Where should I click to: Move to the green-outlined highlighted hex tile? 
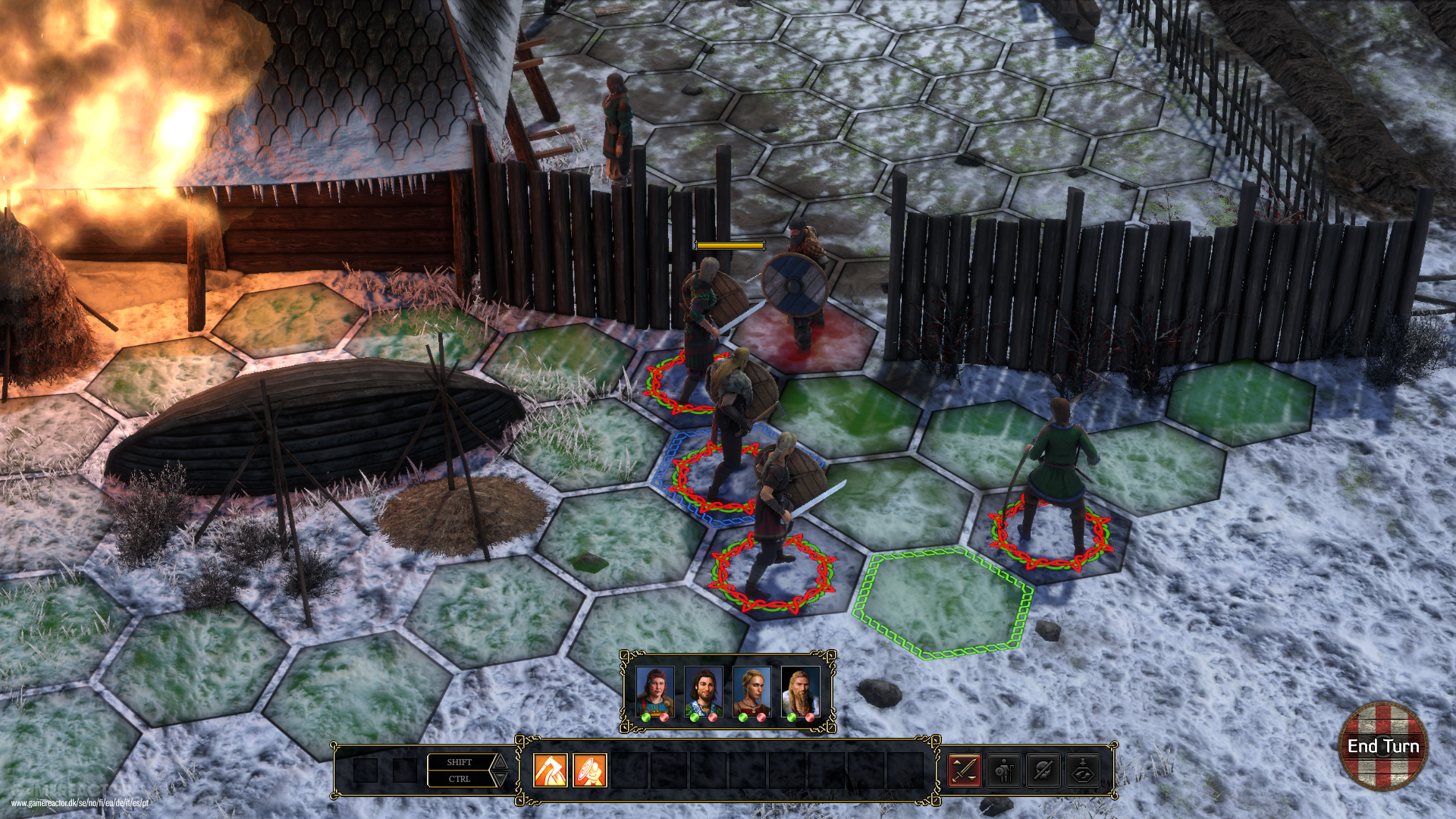click(x=943, y=603)
